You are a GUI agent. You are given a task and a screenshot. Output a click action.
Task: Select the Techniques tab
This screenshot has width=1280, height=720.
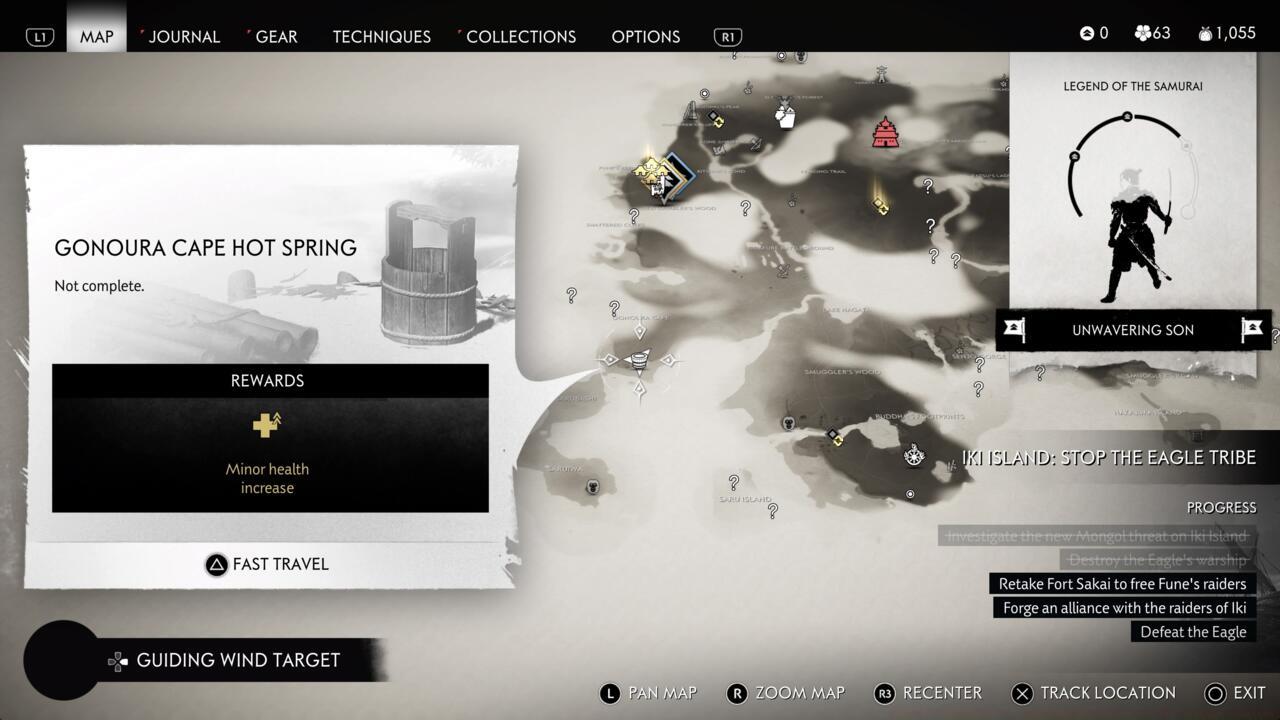(381, 36)
